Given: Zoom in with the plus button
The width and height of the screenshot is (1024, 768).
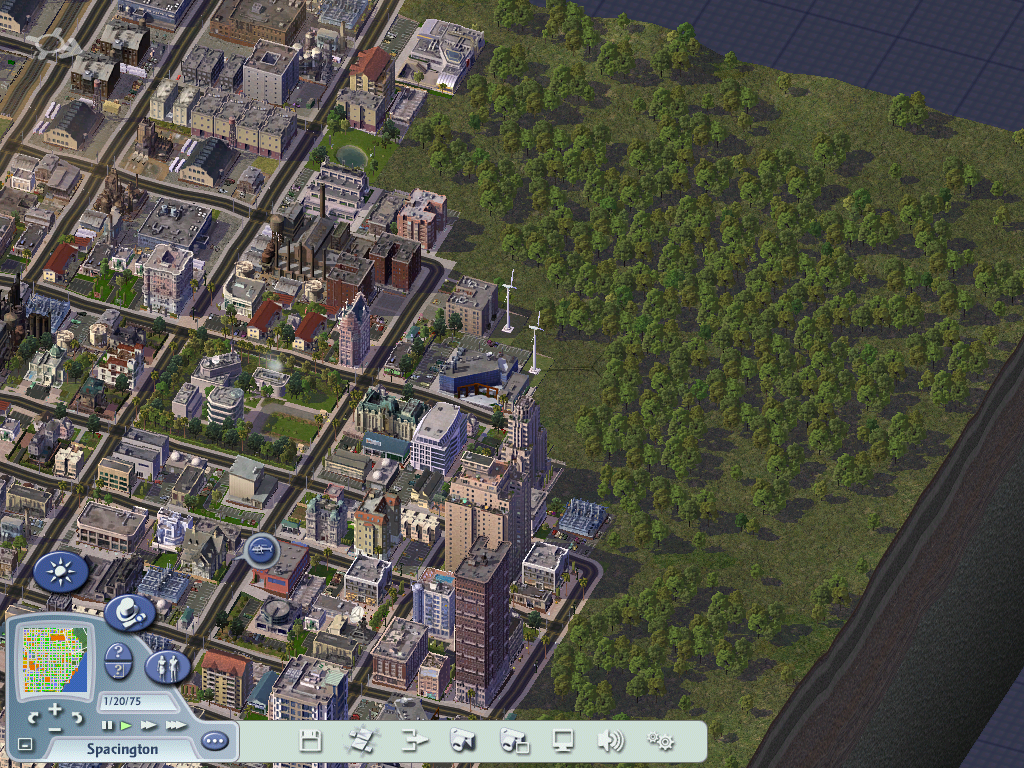Looking at the screenshot, I should click(x=55, y=709).
